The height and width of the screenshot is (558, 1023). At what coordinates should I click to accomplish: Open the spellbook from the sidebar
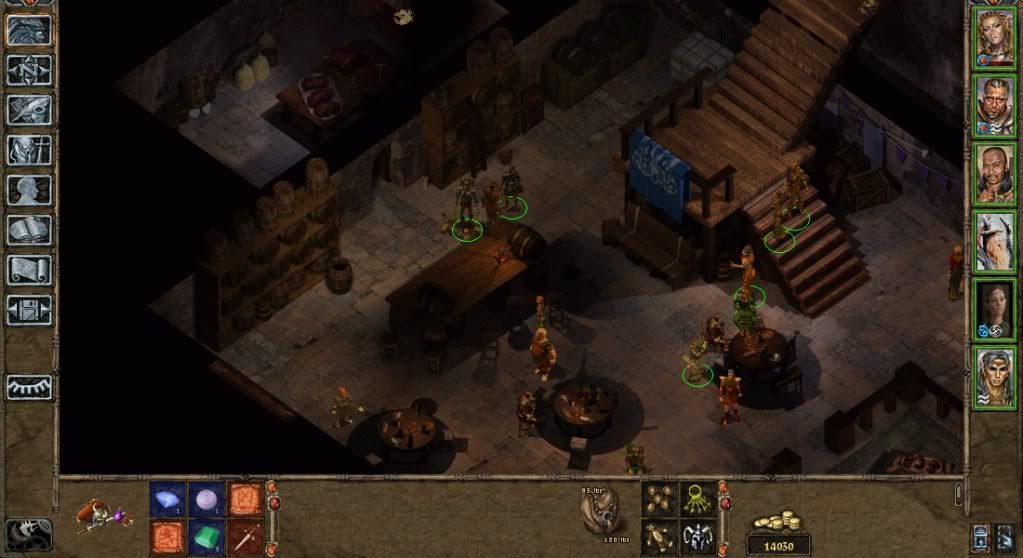point(29,230)
